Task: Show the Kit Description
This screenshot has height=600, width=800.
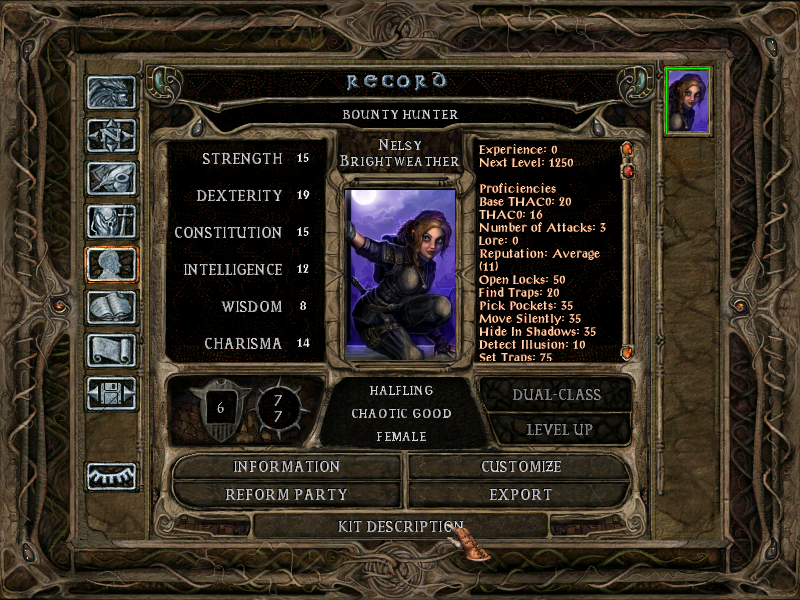Action: point(400,525)
